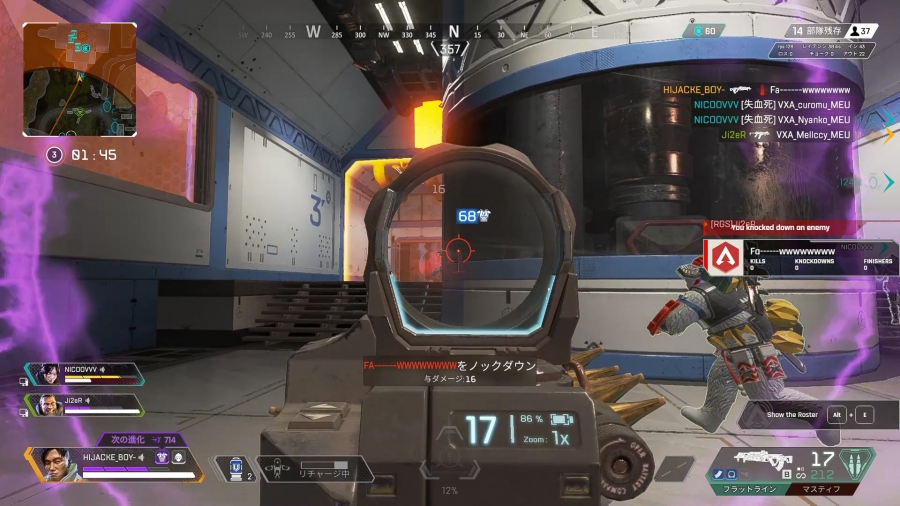The width and height of the screenshot is (900, 506).
Task: Click the purple evo shield upgrade icon
Action: coord(162,457)
